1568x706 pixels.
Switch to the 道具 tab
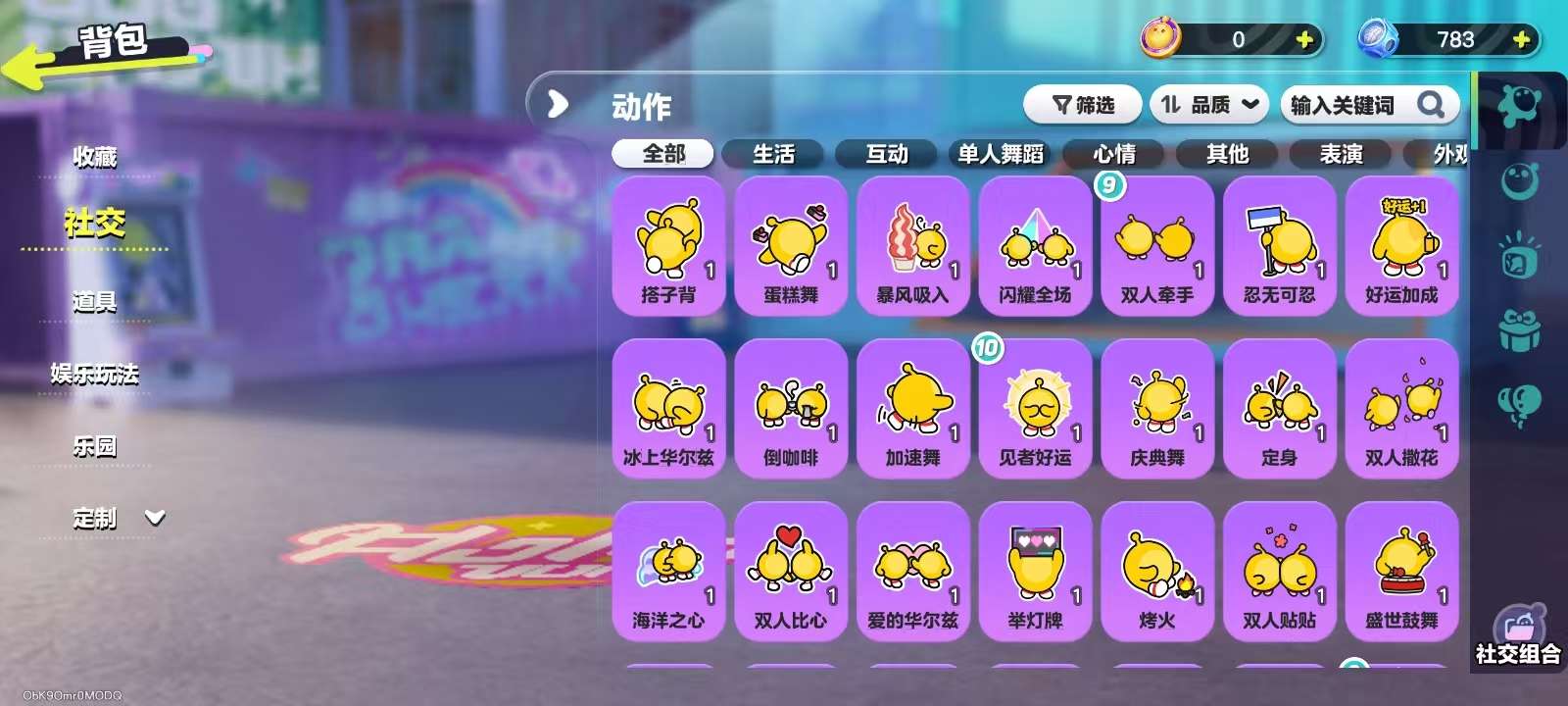[93, 302]
